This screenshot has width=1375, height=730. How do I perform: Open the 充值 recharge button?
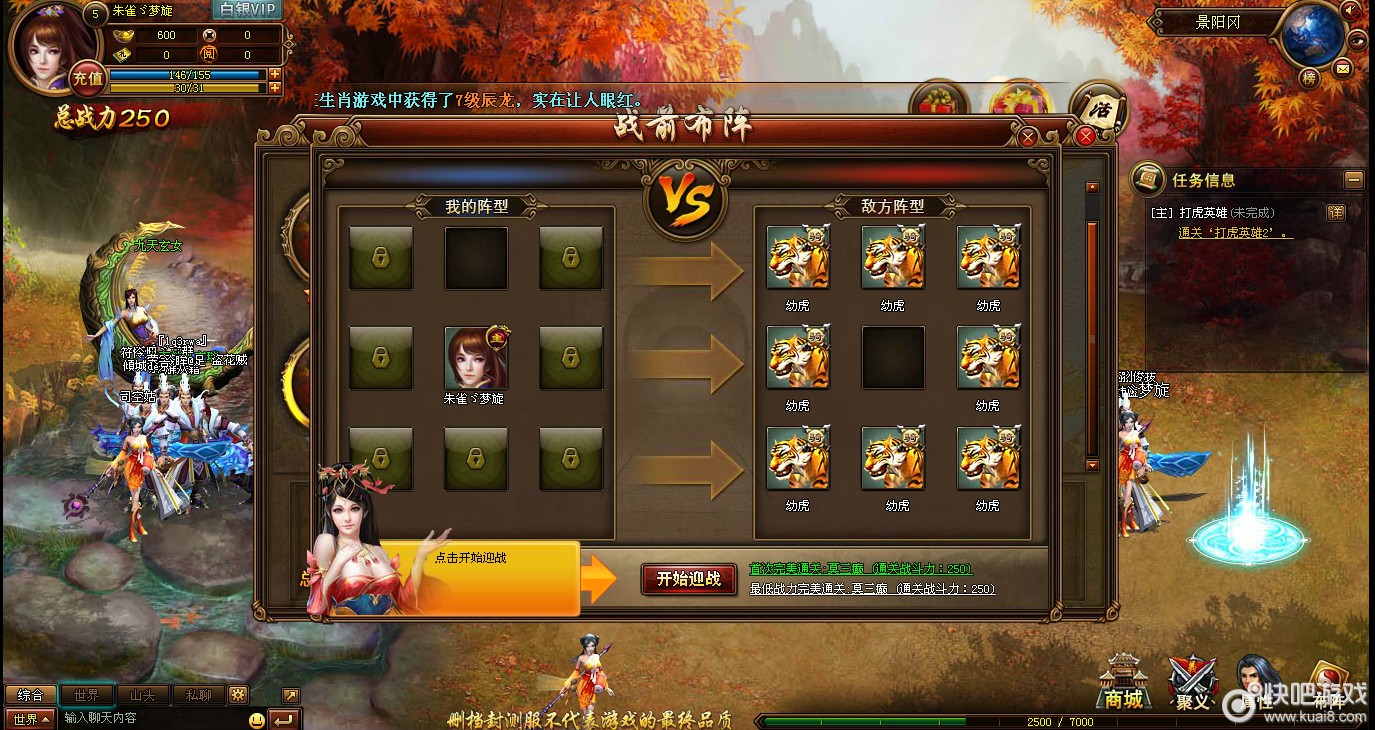[x=88, y=77]
